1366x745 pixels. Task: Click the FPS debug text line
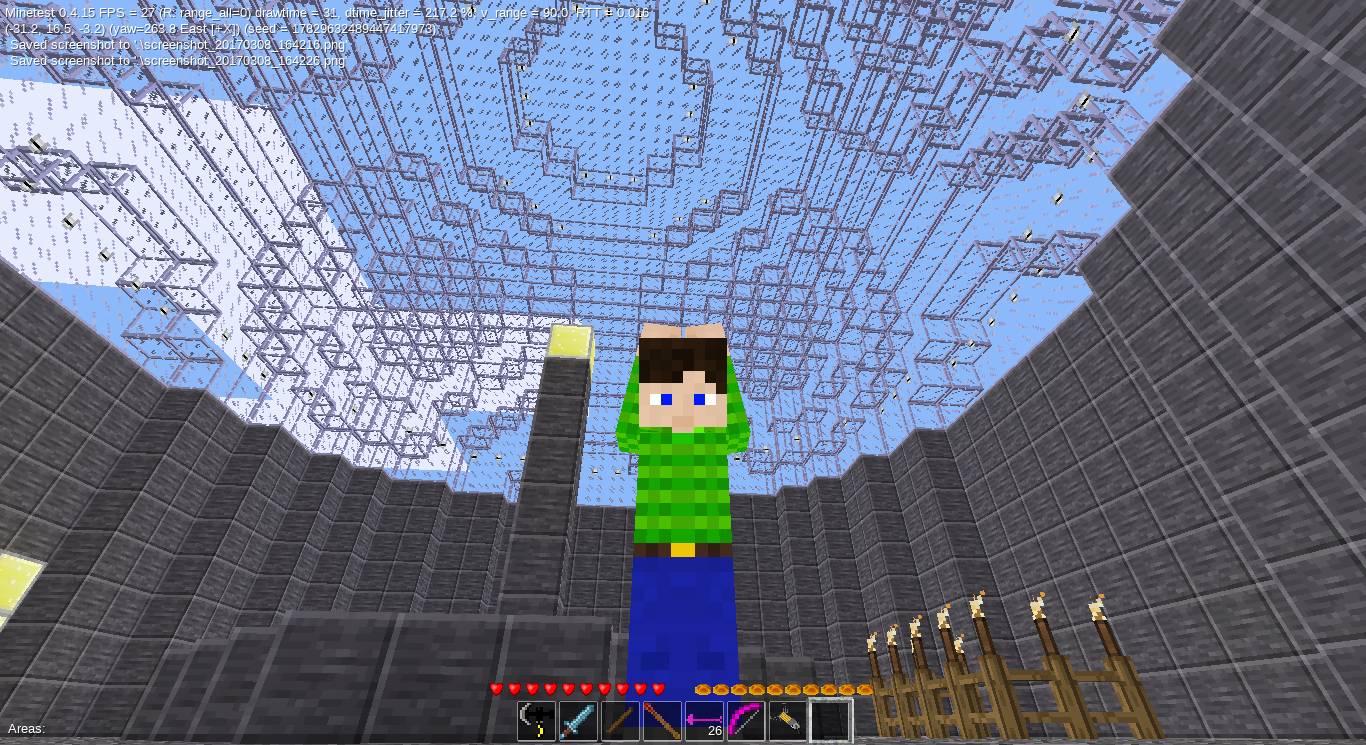[x=200, y=13]
